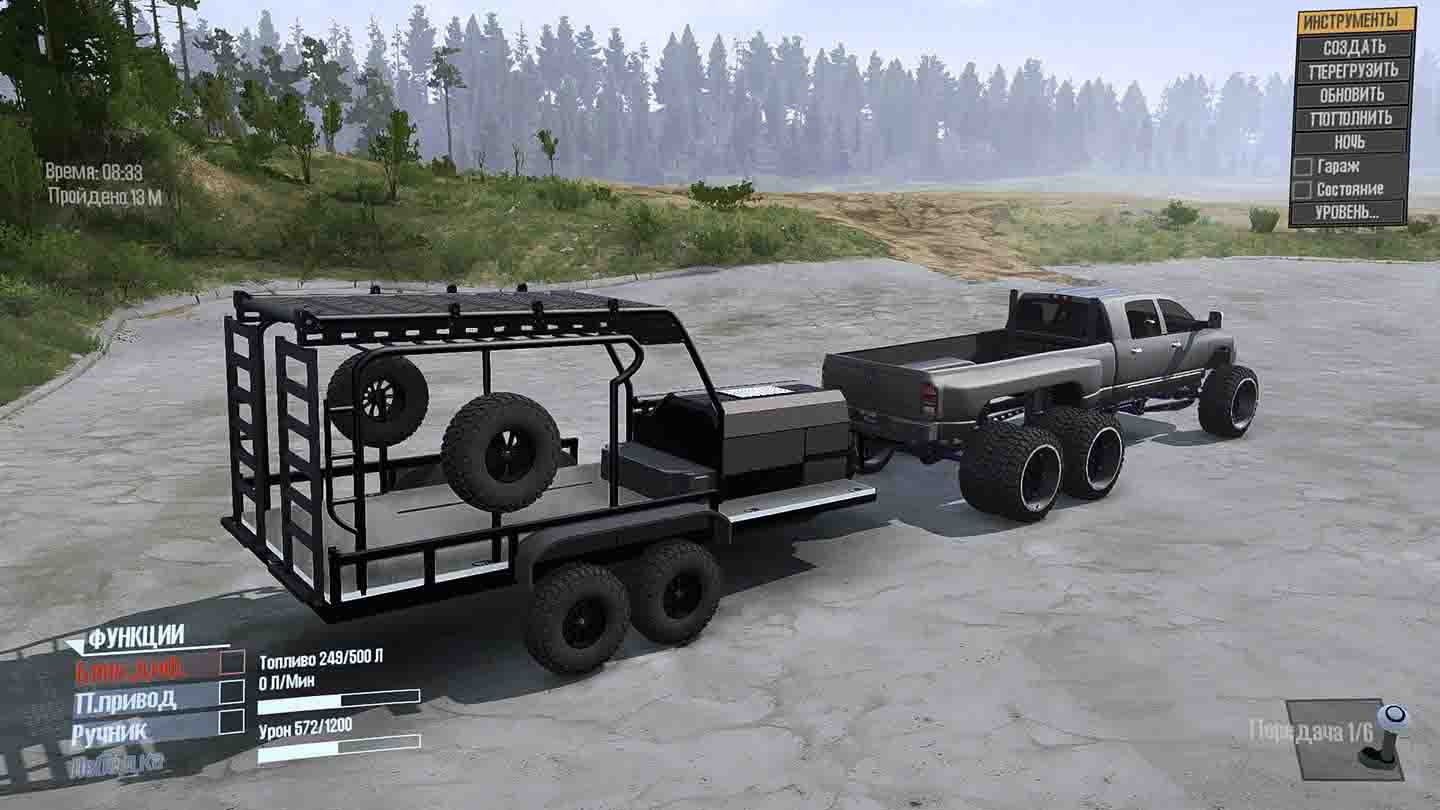Click the ФУНКЦИИ panel label
This screenshot has height=810, width=1440.
click(135, 635)
